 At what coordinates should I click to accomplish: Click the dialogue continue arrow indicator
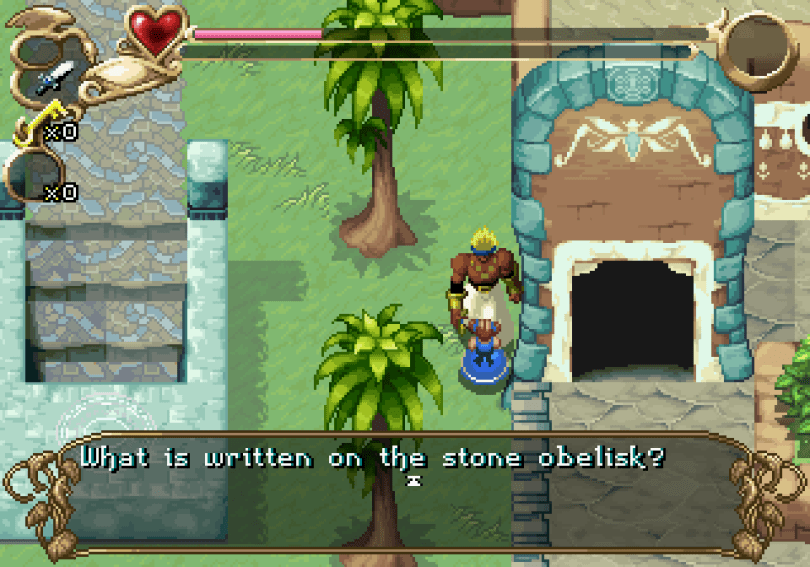413,481
